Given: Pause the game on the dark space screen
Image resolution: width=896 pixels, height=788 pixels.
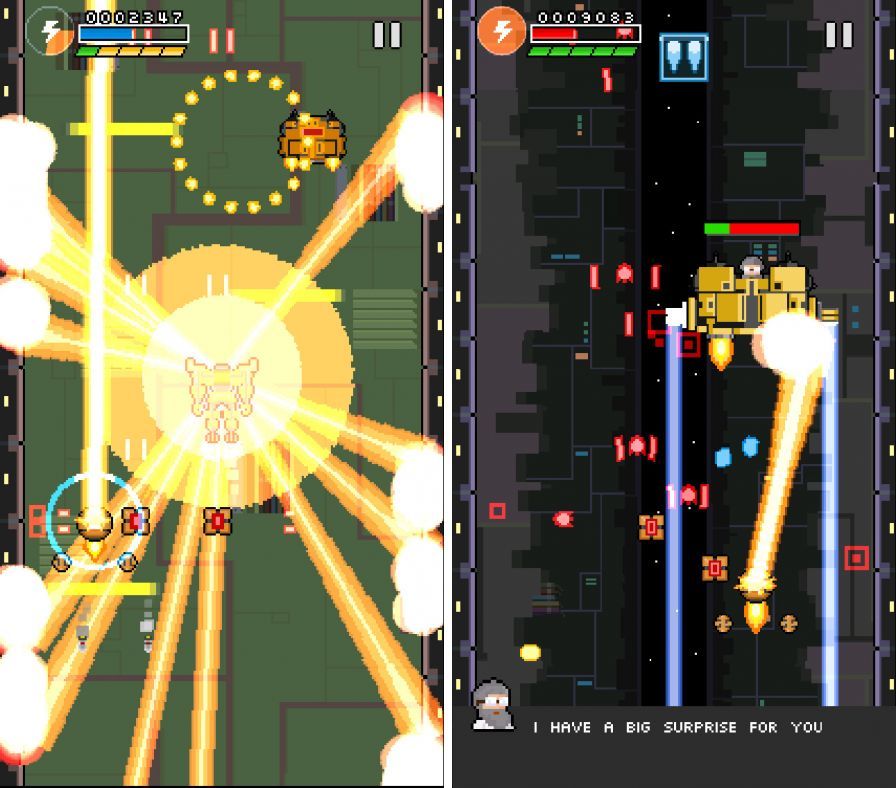Looking at the screenshot, I should (839, 35).
